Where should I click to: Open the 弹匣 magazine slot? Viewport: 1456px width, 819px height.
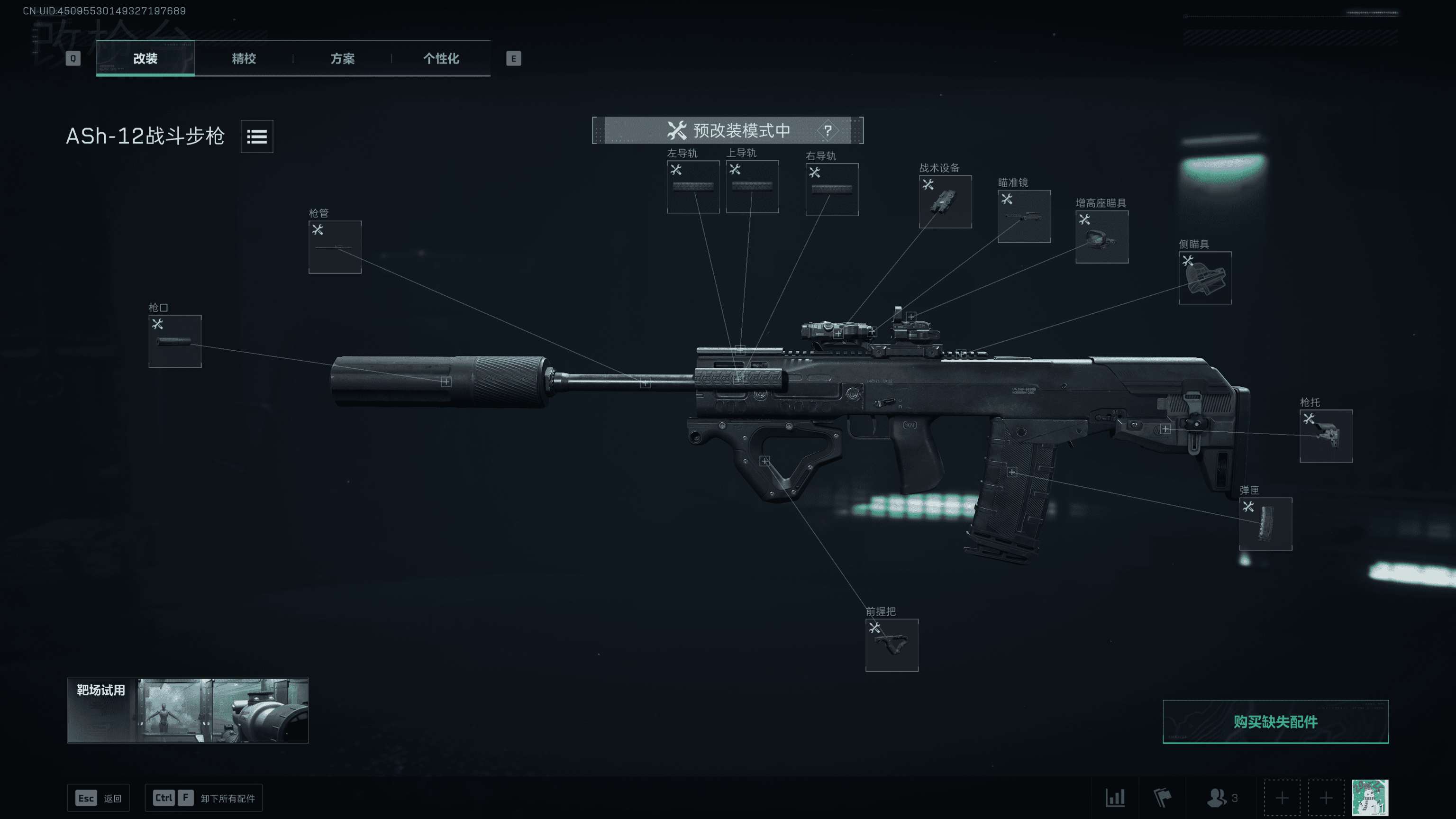click(1265, 524)
